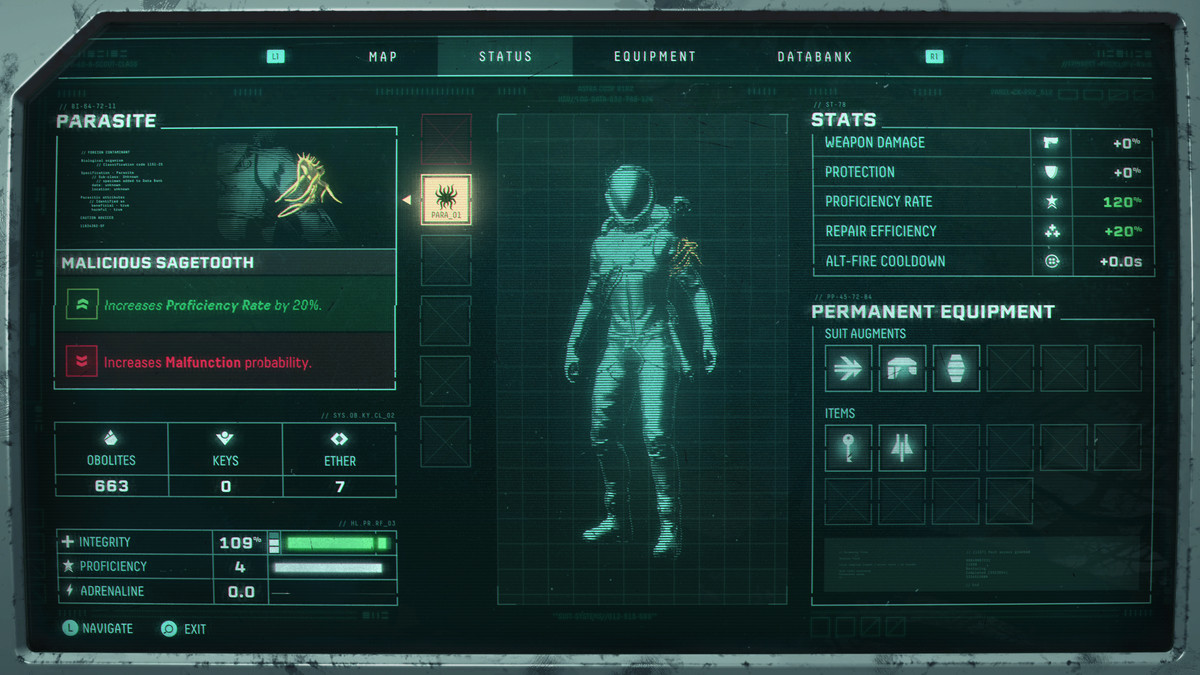This screenshot has width=1200, height=675.
Task: Select the Alt-Fire Cooldown stat row
Action: coord(982,261)
